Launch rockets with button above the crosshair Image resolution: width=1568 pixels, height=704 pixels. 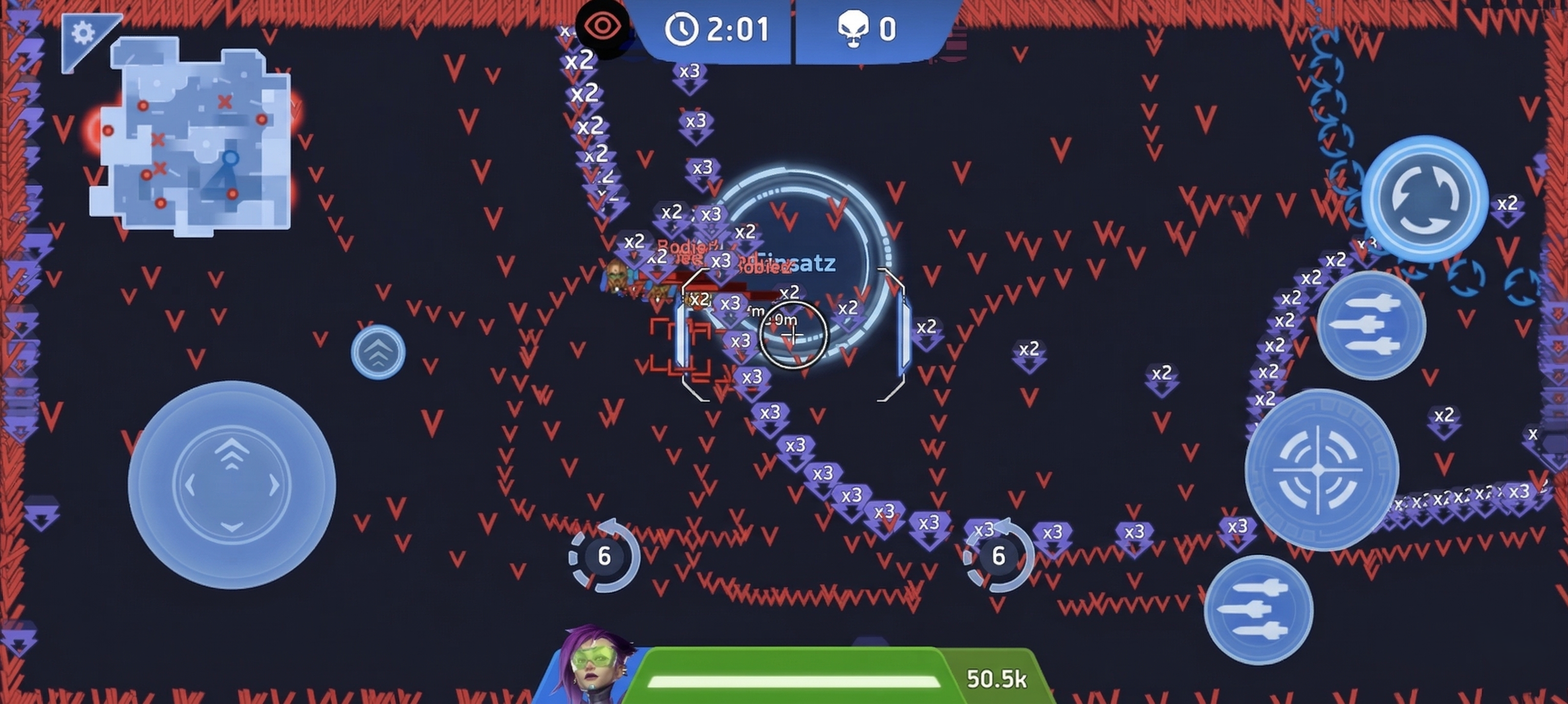click(x=1371, y=325)
